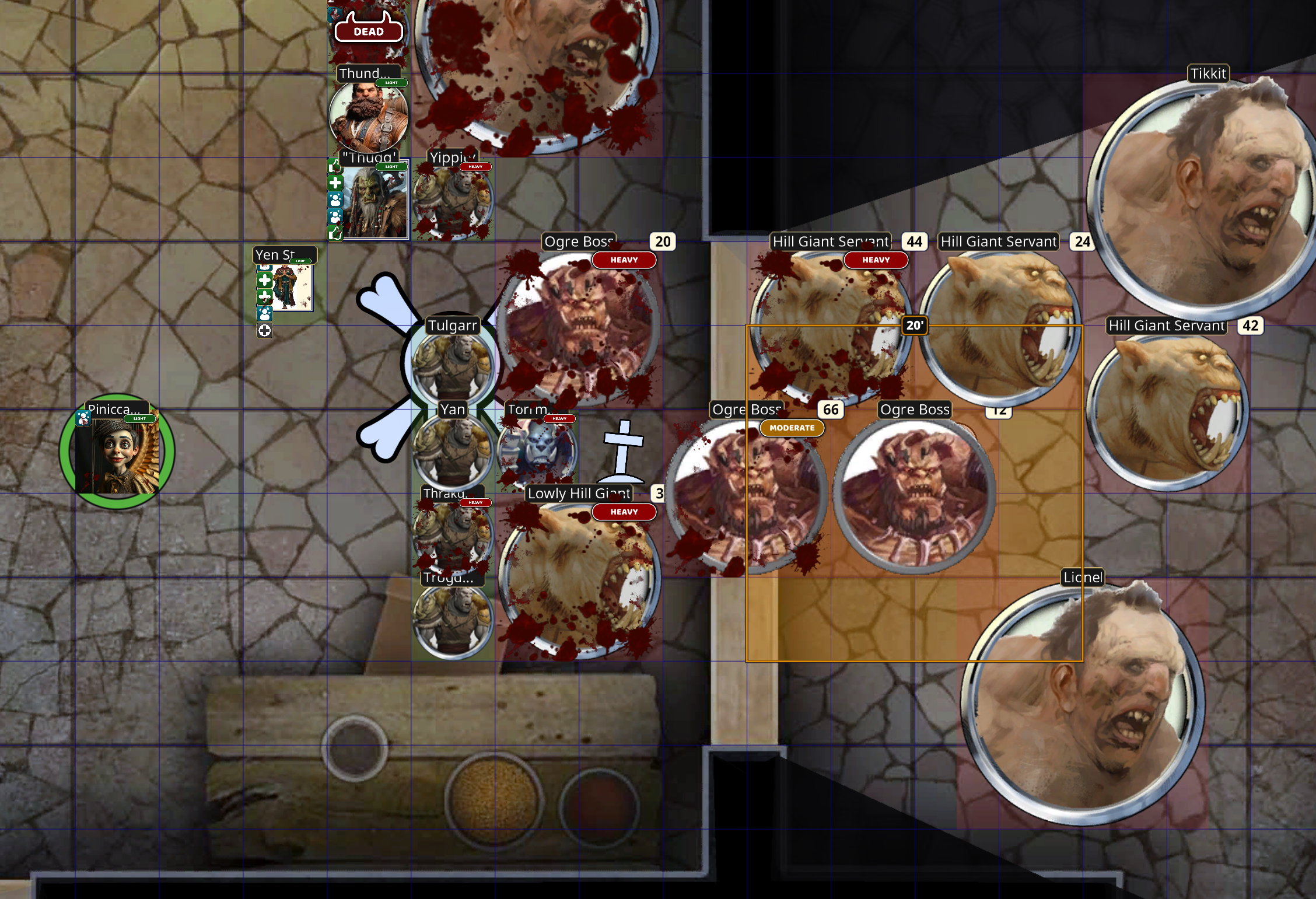Choose the Thund dwarf token
1316x899 pixels.
point(368,118)
